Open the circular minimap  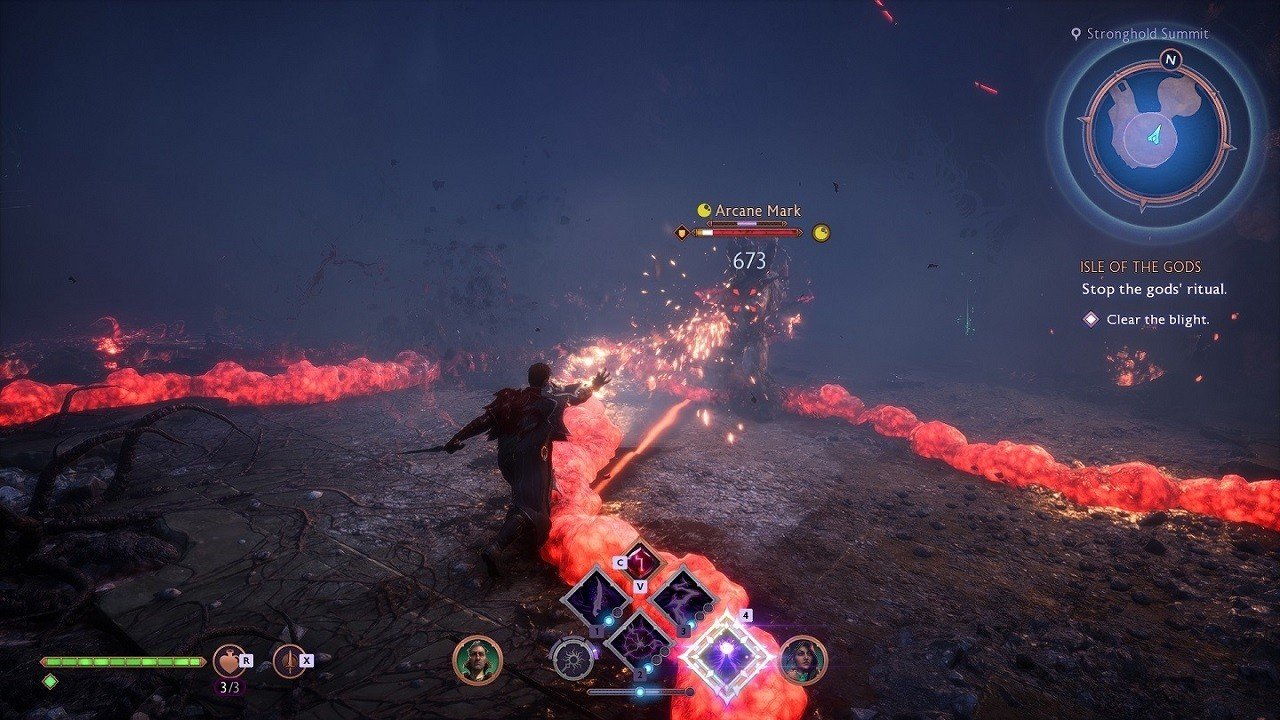click(x=1155, y=132)
